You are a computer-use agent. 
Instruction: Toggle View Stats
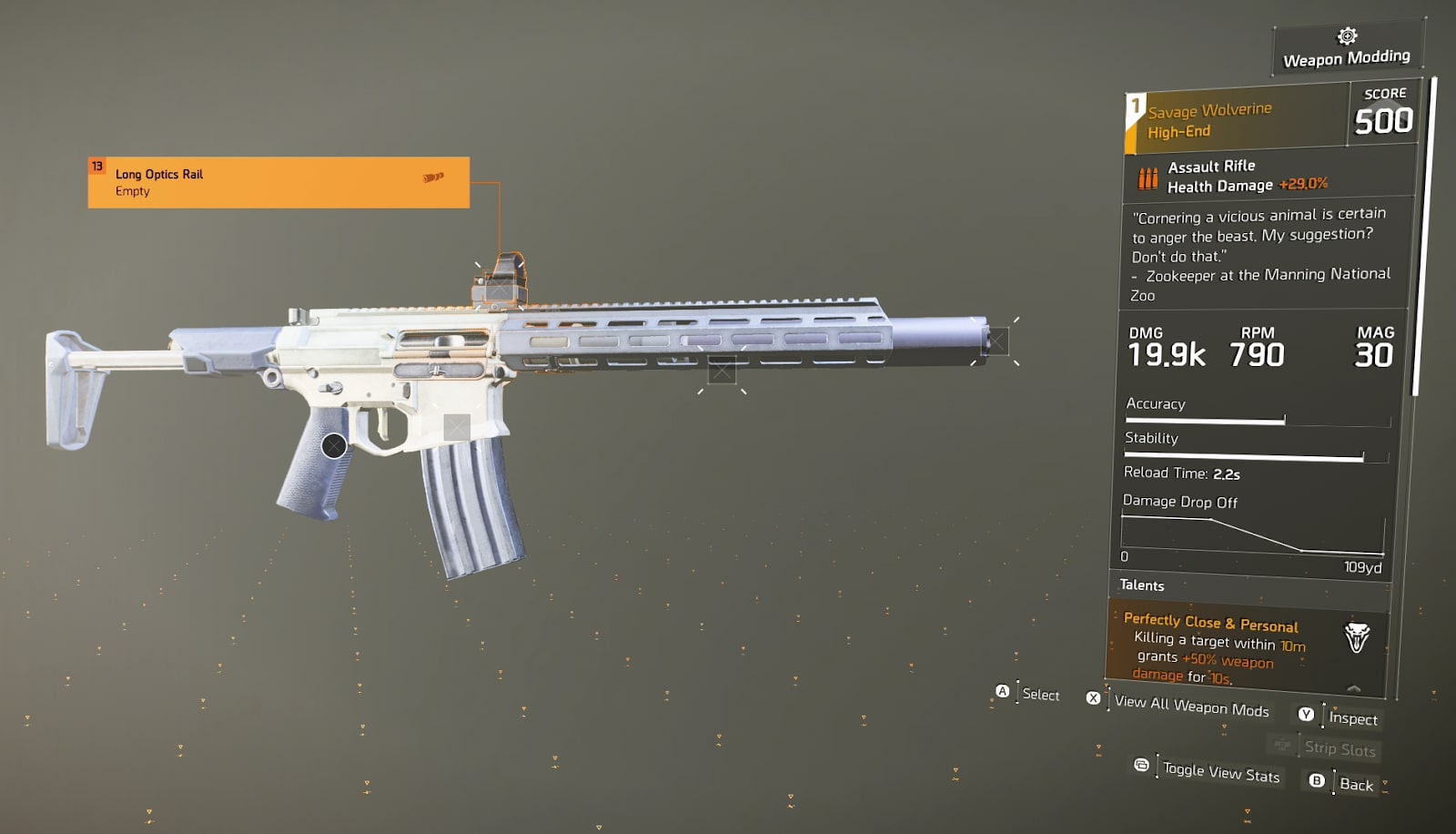point(1220,773)
